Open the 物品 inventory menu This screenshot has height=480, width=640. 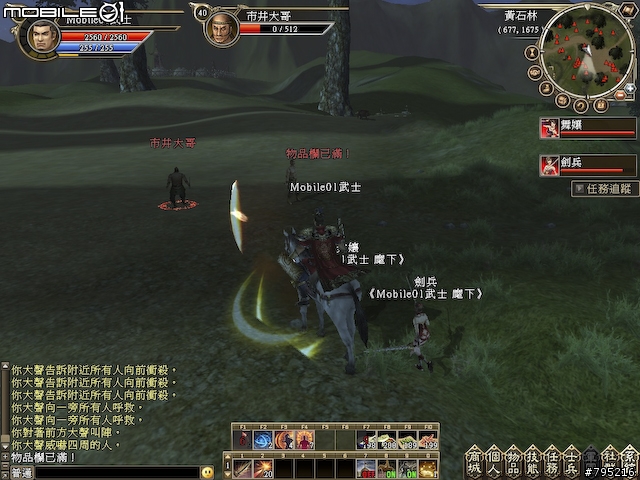(x=512, y=461)
